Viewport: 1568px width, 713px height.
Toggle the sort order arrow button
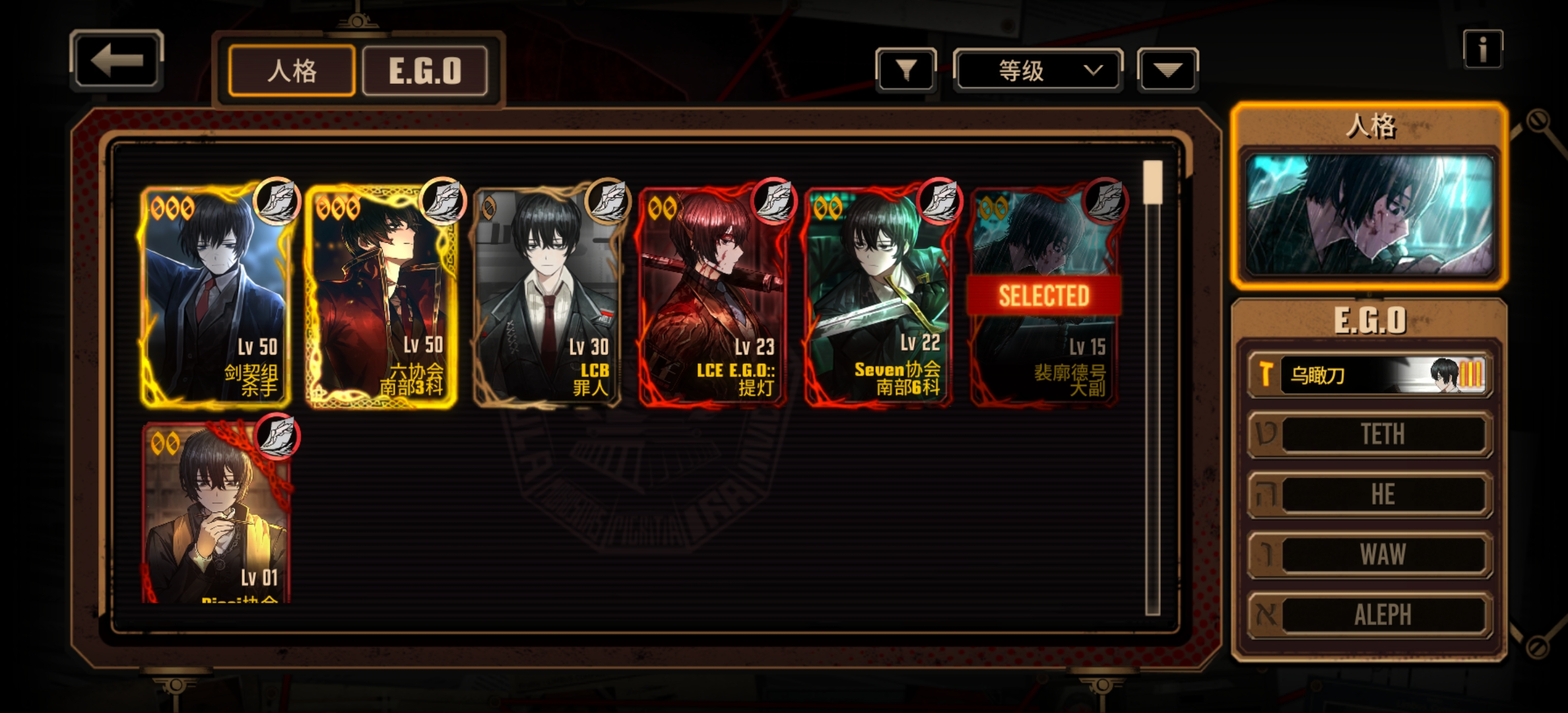1167,70
